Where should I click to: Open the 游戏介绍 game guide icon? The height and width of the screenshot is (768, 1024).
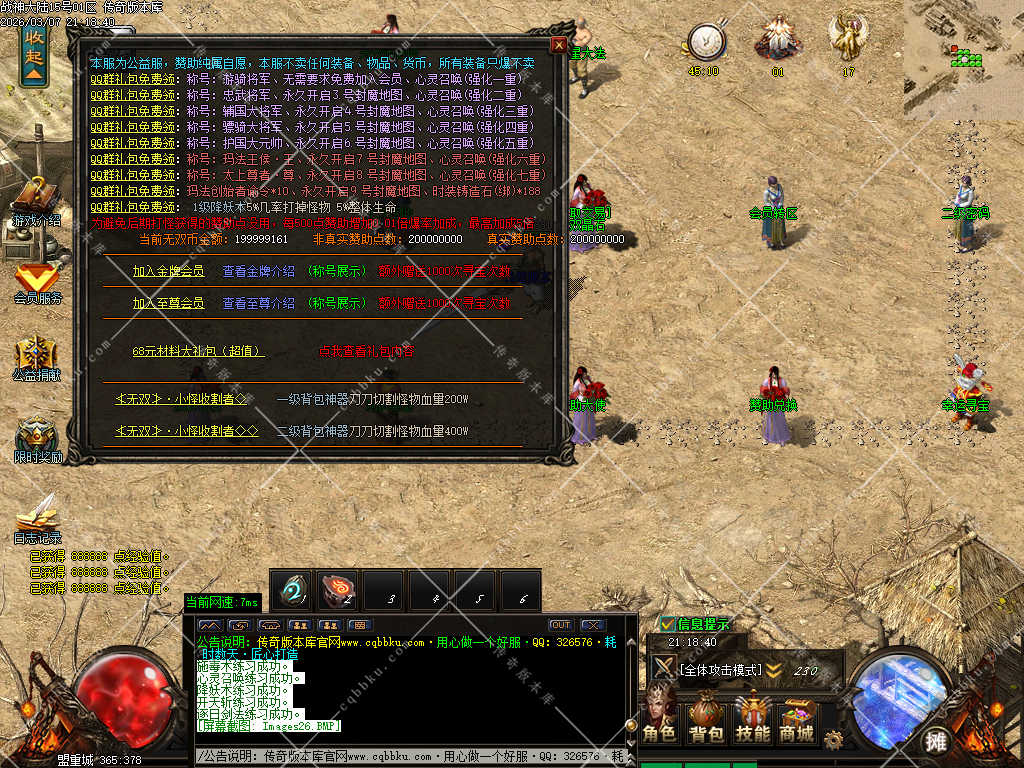tap(36, 201)
